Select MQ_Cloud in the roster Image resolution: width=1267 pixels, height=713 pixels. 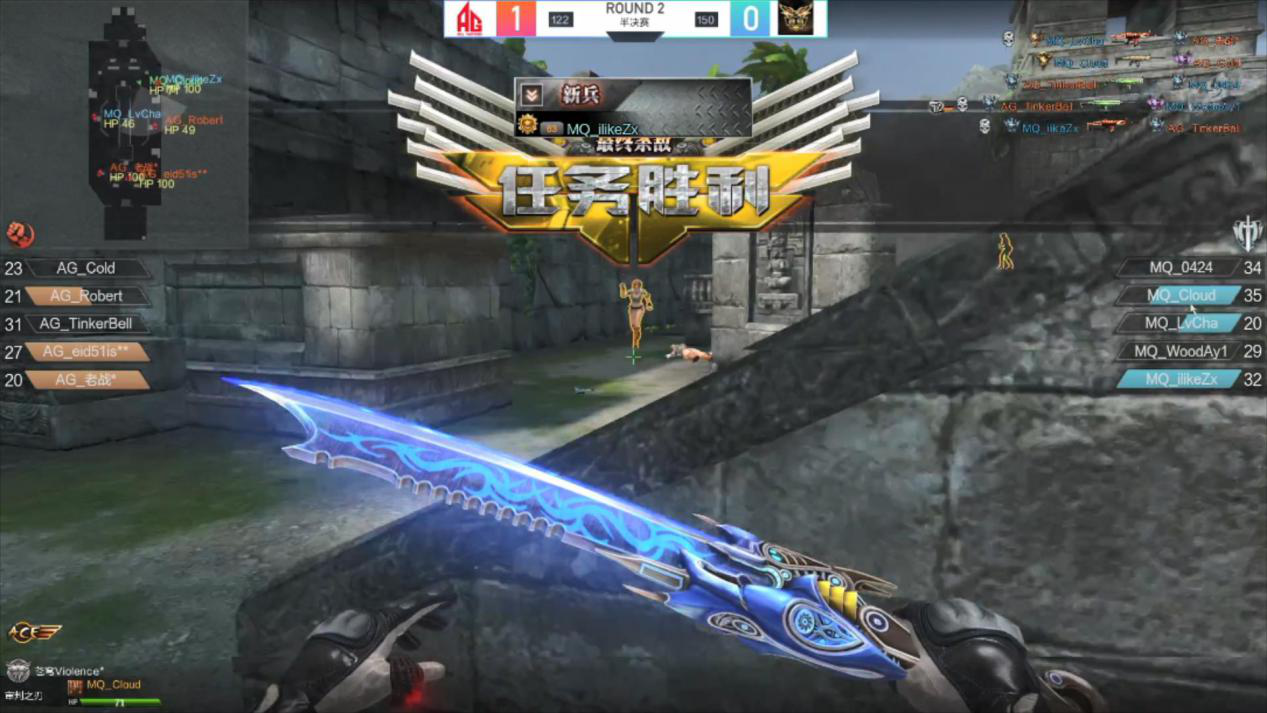pos(1180,296)
